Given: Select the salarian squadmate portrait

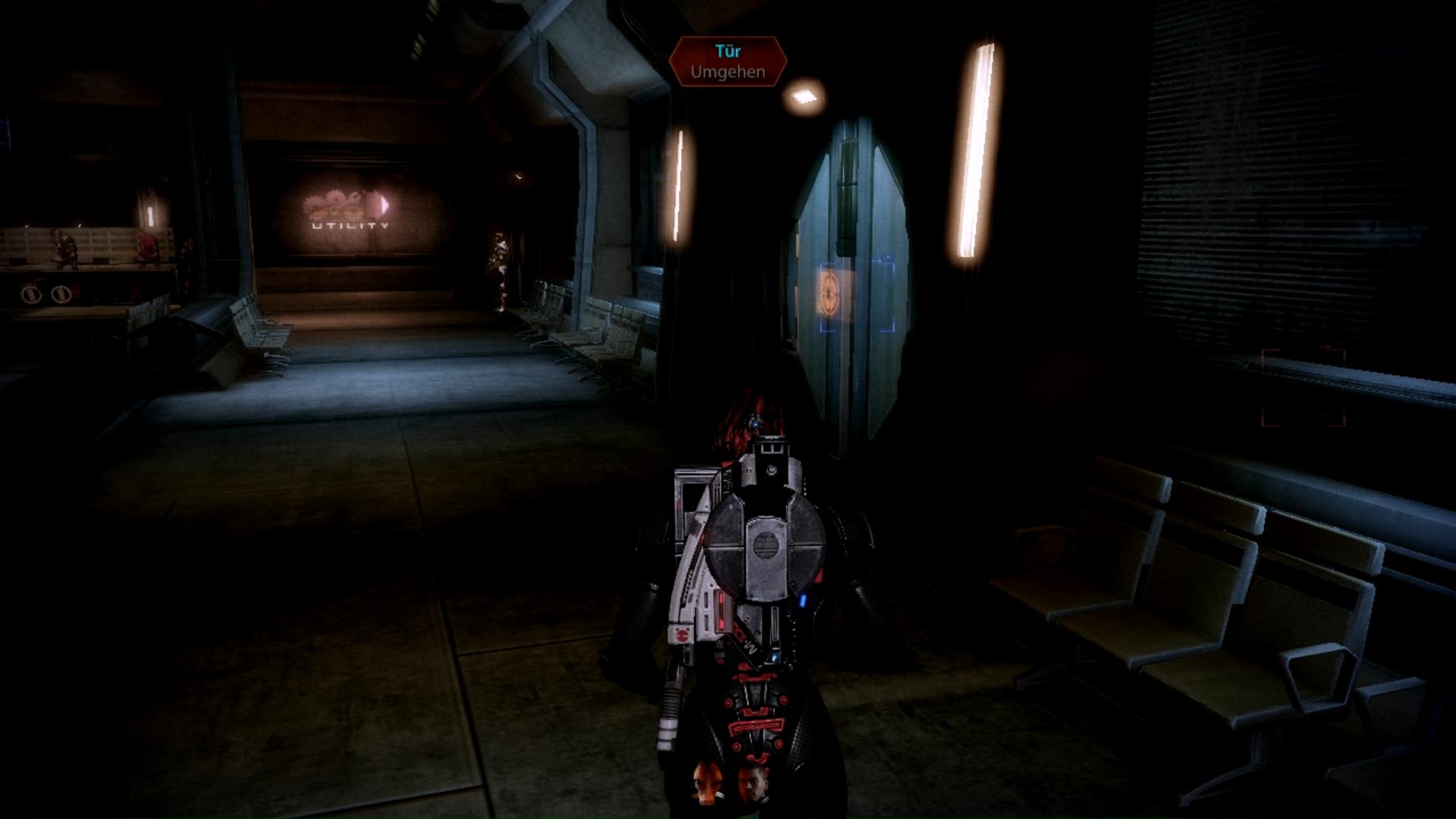Looking at the screenshot, I should [x=707, y=783].
